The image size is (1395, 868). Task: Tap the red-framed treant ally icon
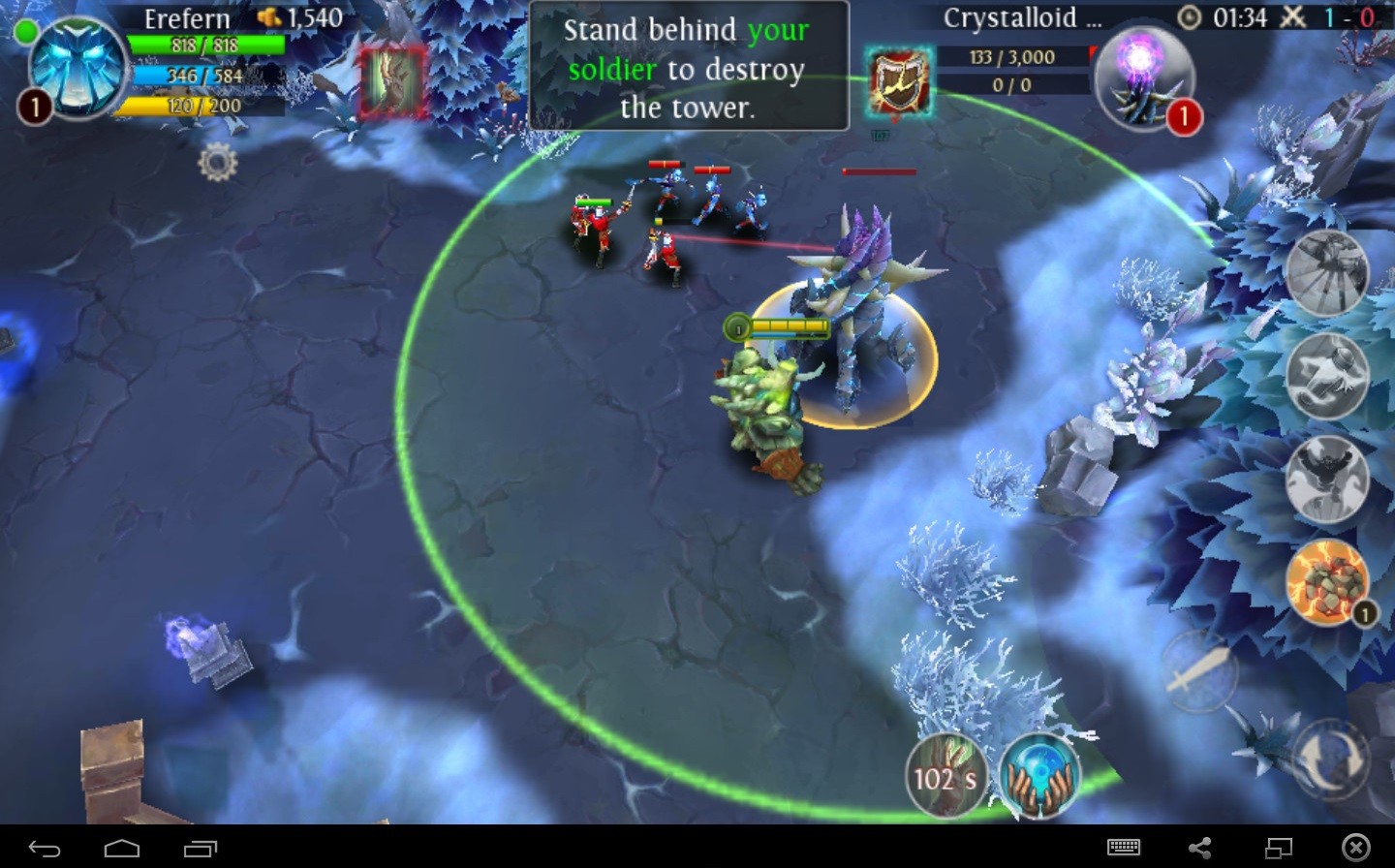click(393, 82)
